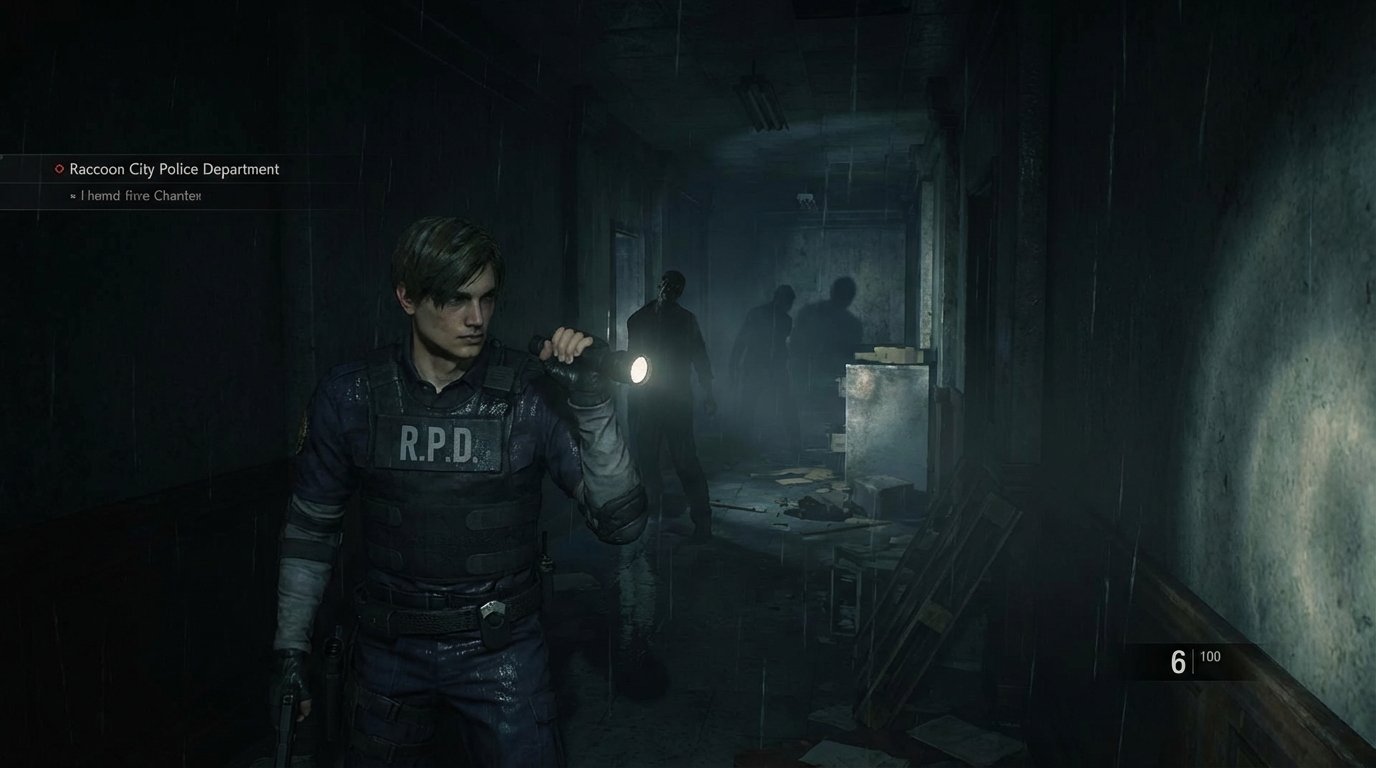The image size is (1376, 768).
Task: Select the Raccoon City Police Department objective
Action: 173,169
